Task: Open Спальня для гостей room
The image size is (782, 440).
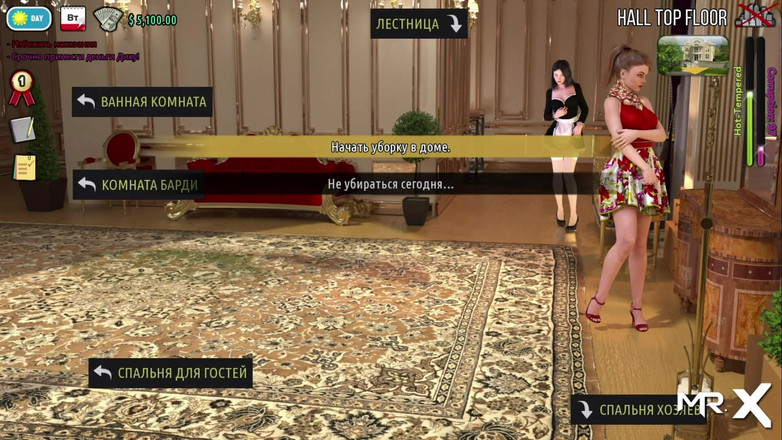Action: pos(170,373)
